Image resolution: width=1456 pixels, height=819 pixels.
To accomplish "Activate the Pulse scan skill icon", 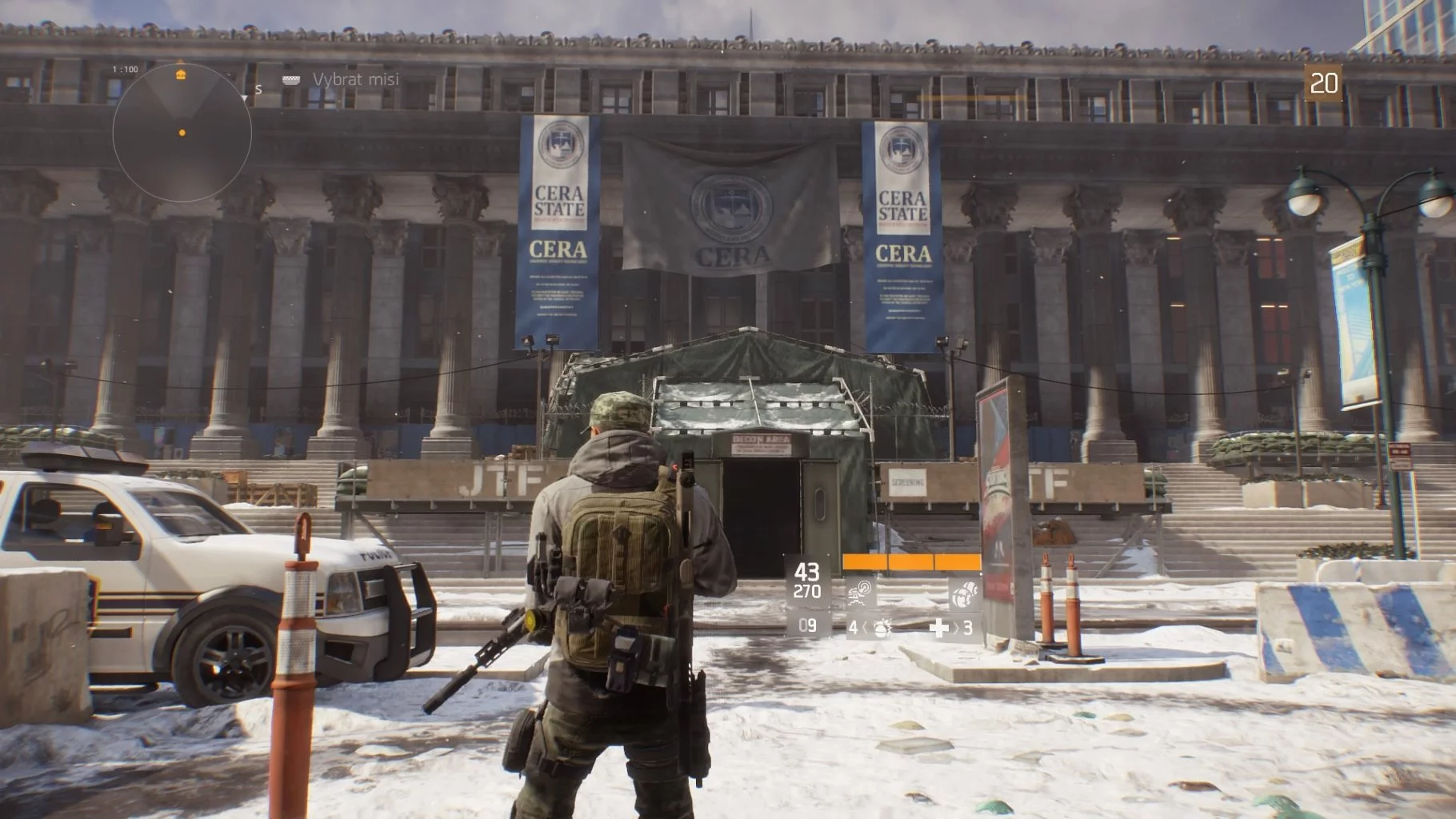I will (x=861, y=593).
